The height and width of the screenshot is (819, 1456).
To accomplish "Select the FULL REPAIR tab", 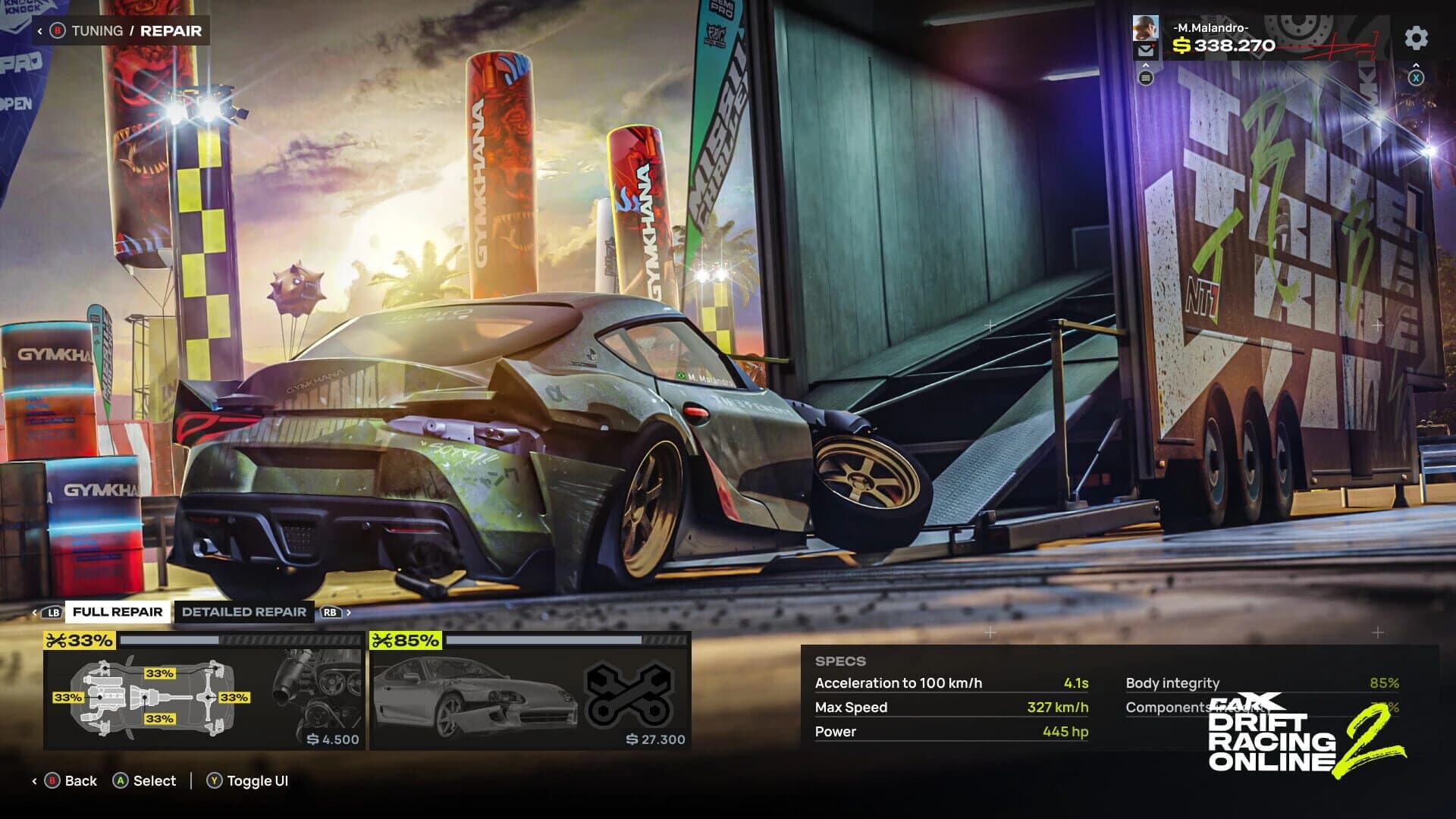I will click(x=116, y=612).
